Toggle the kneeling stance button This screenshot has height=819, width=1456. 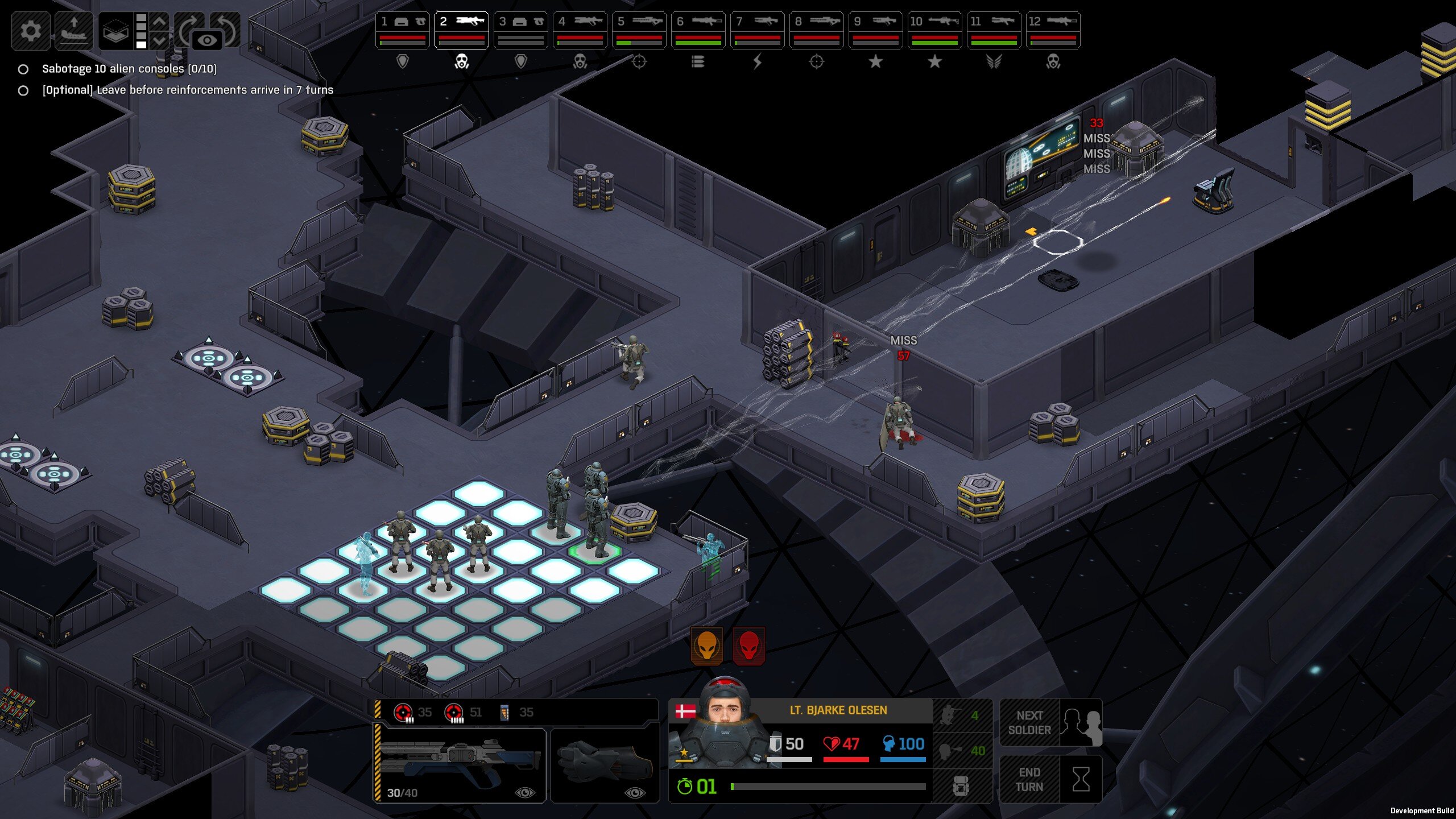[x=961, y=715]
